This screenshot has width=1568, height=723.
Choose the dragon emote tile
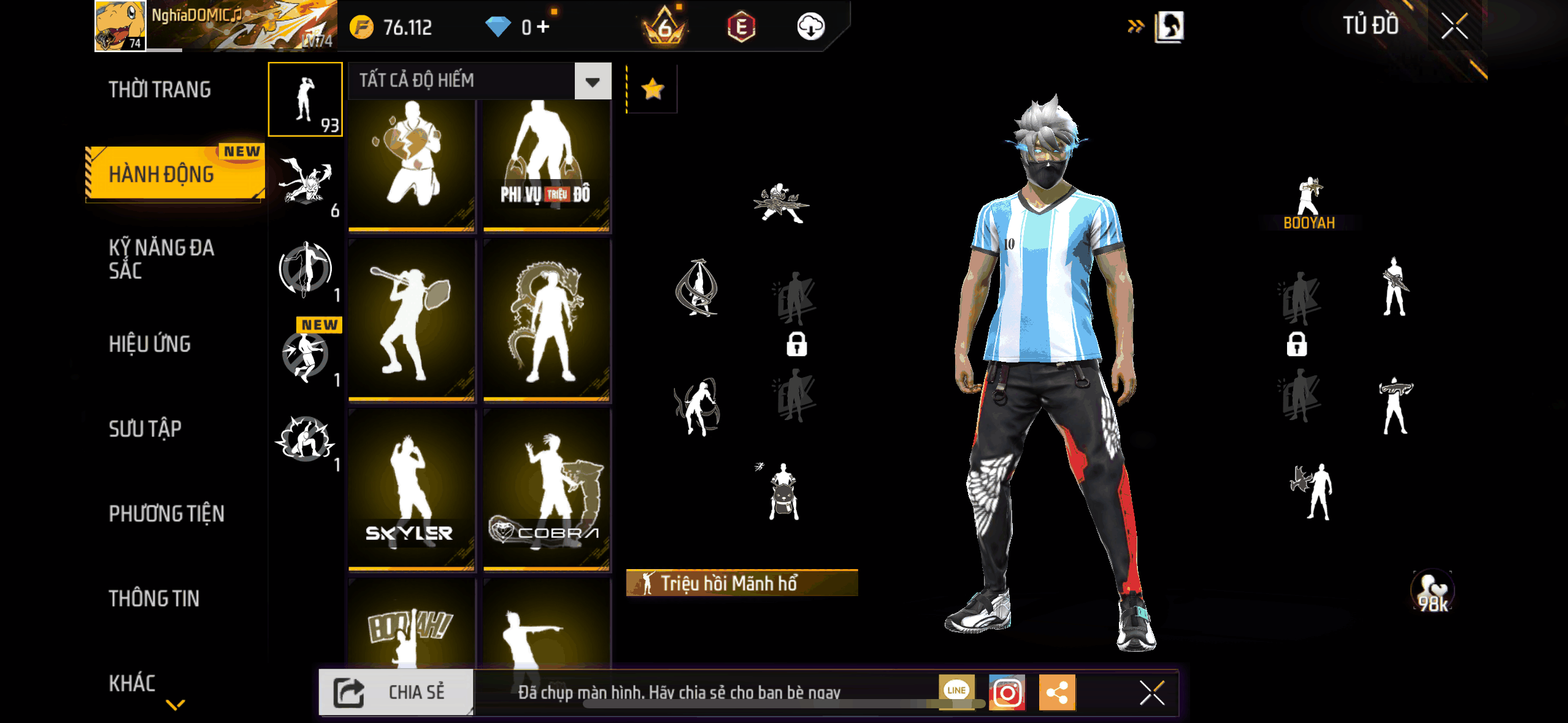(546, 320)
